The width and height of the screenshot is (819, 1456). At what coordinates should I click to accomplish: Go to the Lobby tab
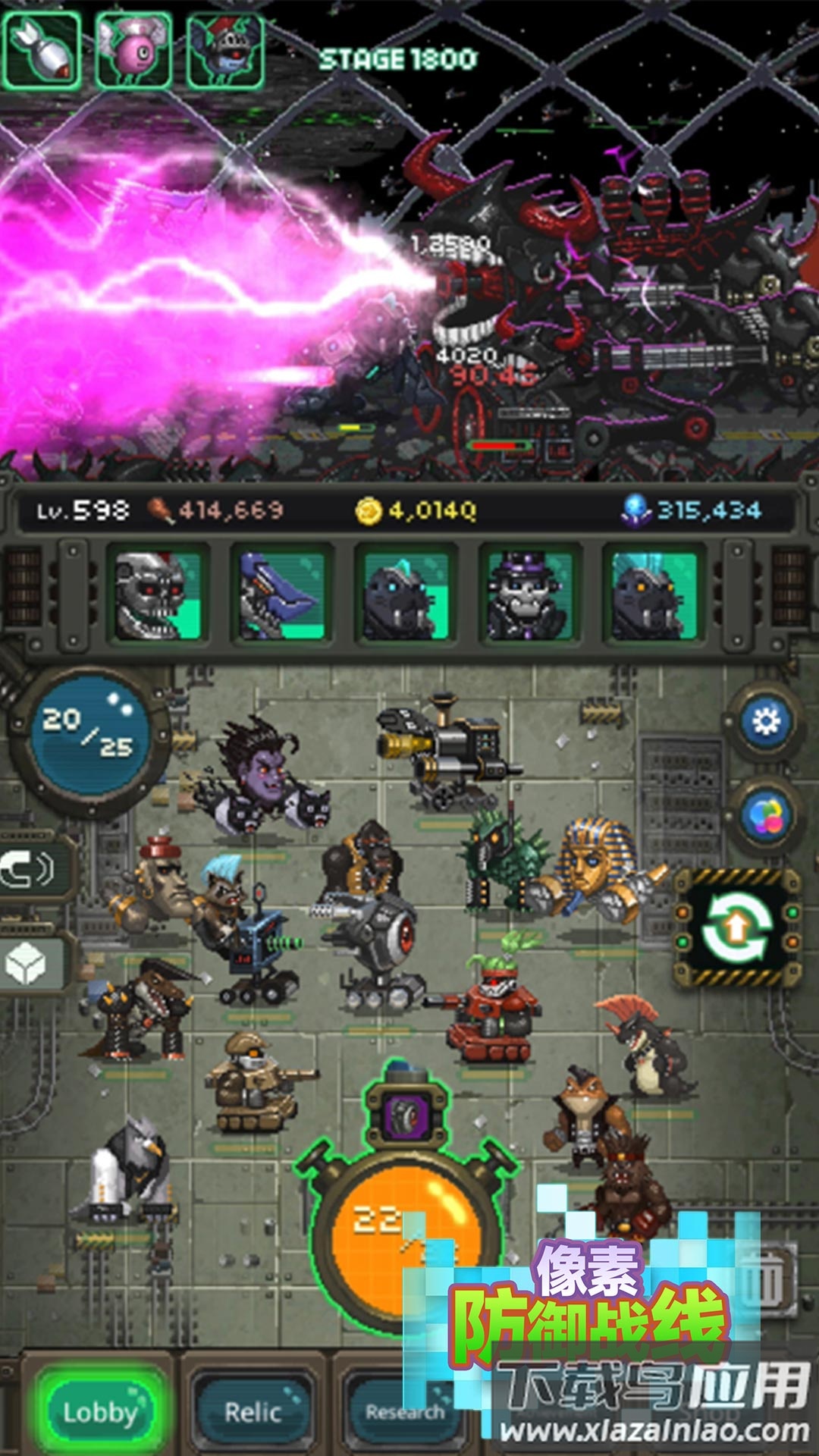(x=101, y=1410)
